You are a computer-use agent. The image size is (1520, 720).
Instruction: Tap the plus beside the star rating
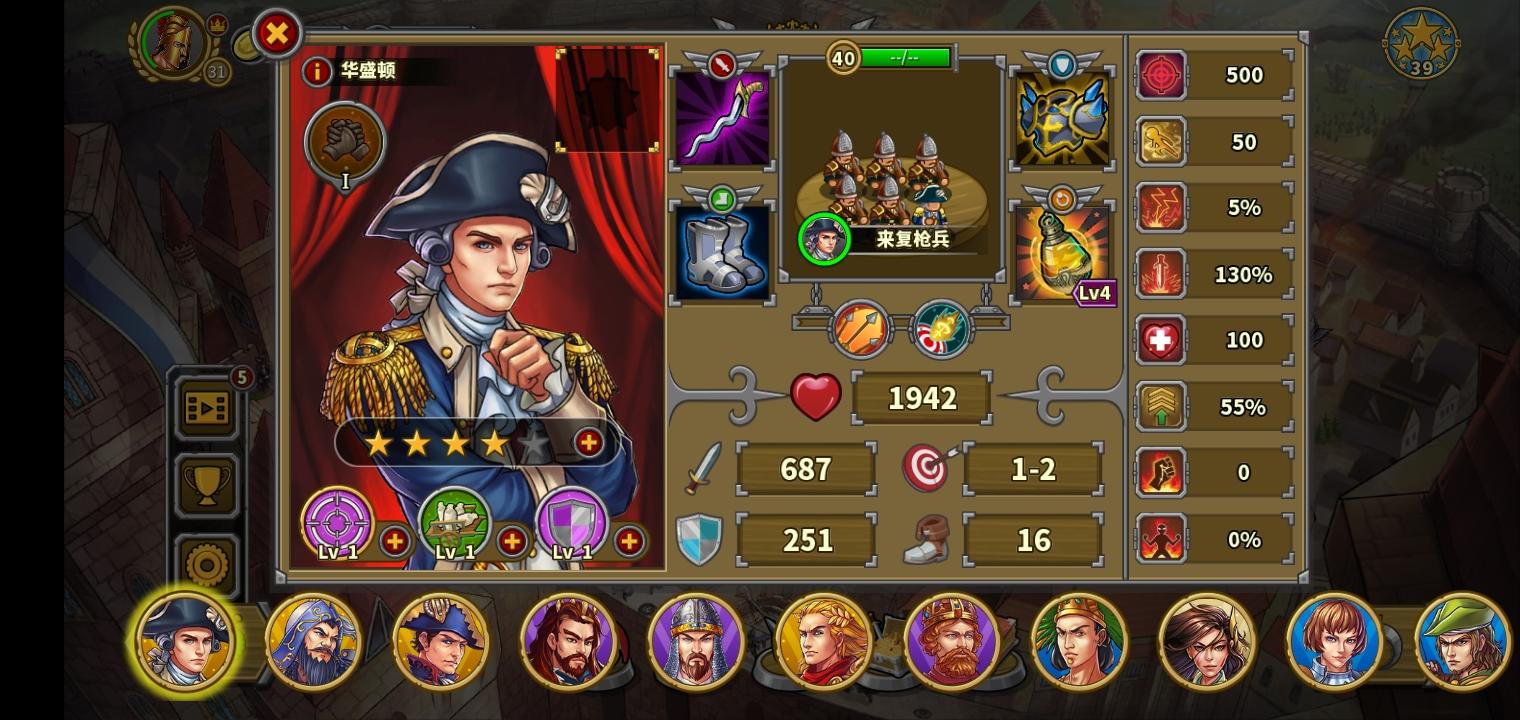pos(589,443)
